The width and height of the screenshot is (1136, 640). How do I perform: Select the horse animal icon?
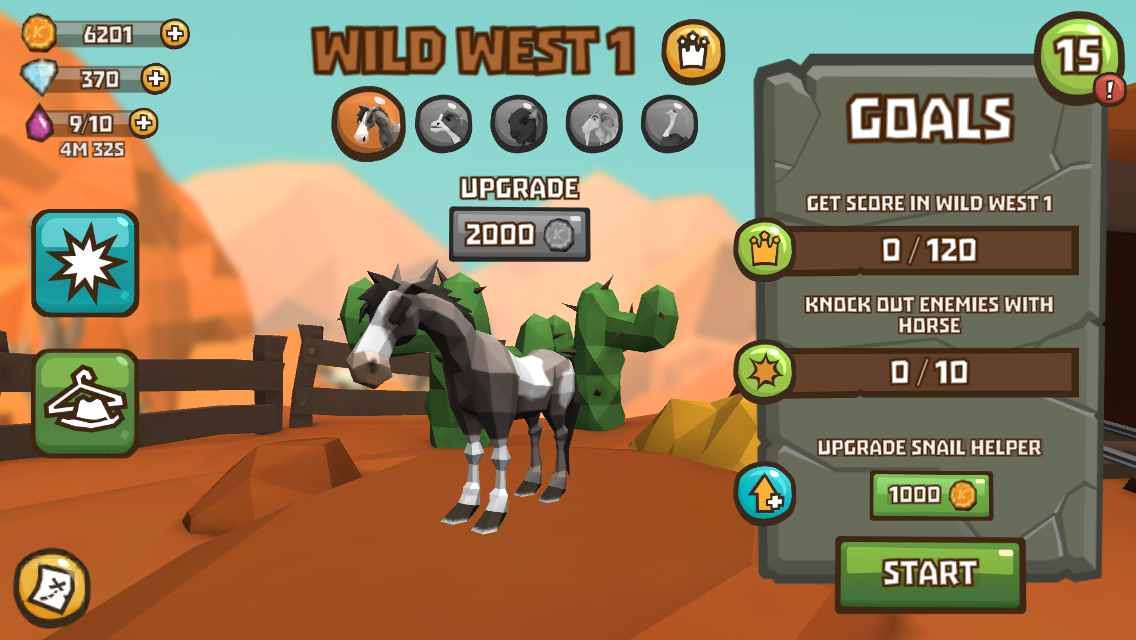coord(368,124)
